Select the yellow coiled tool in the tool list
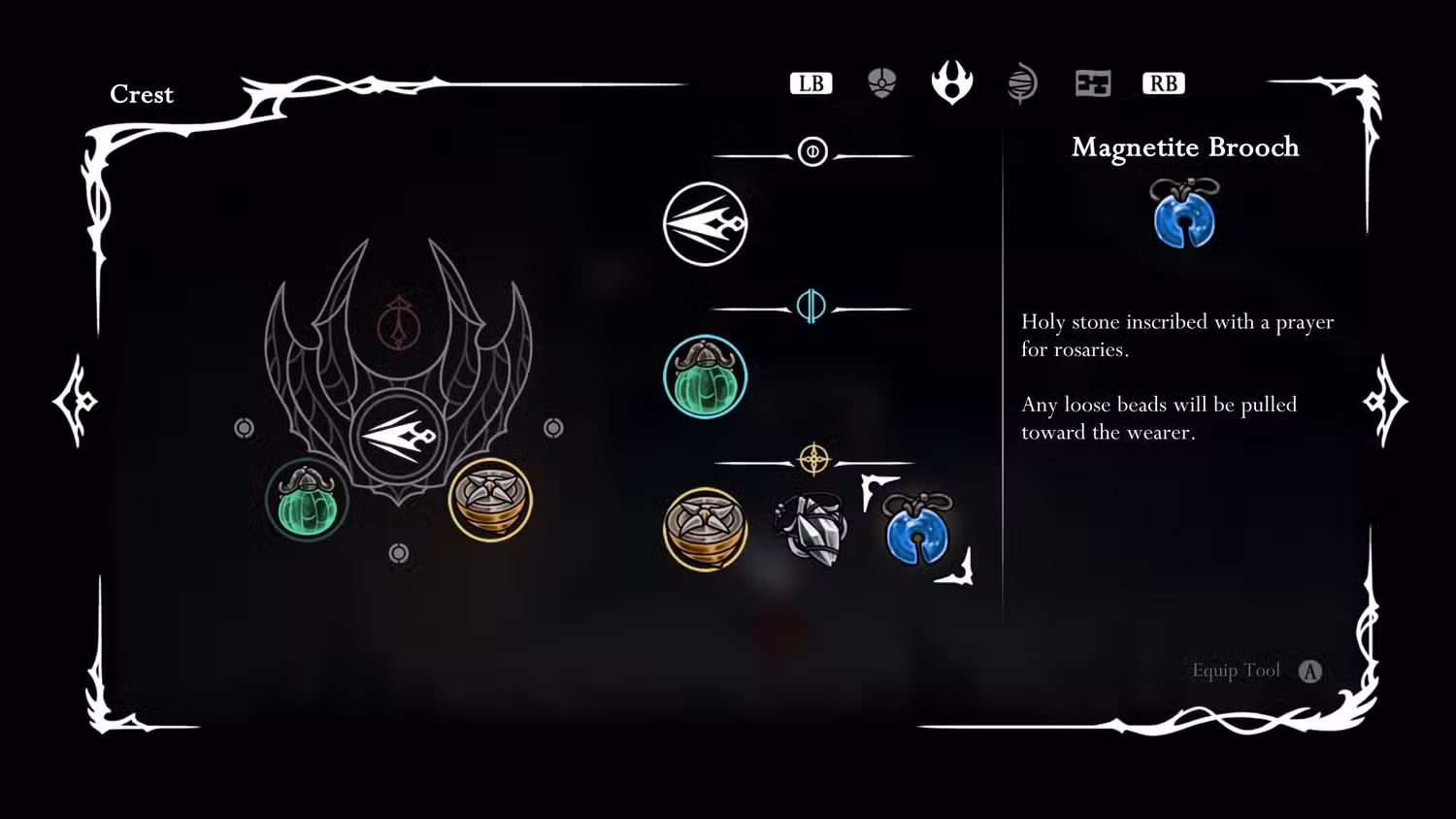The image size is (1456, 819). pyautogui.click(x=706, y=529)
